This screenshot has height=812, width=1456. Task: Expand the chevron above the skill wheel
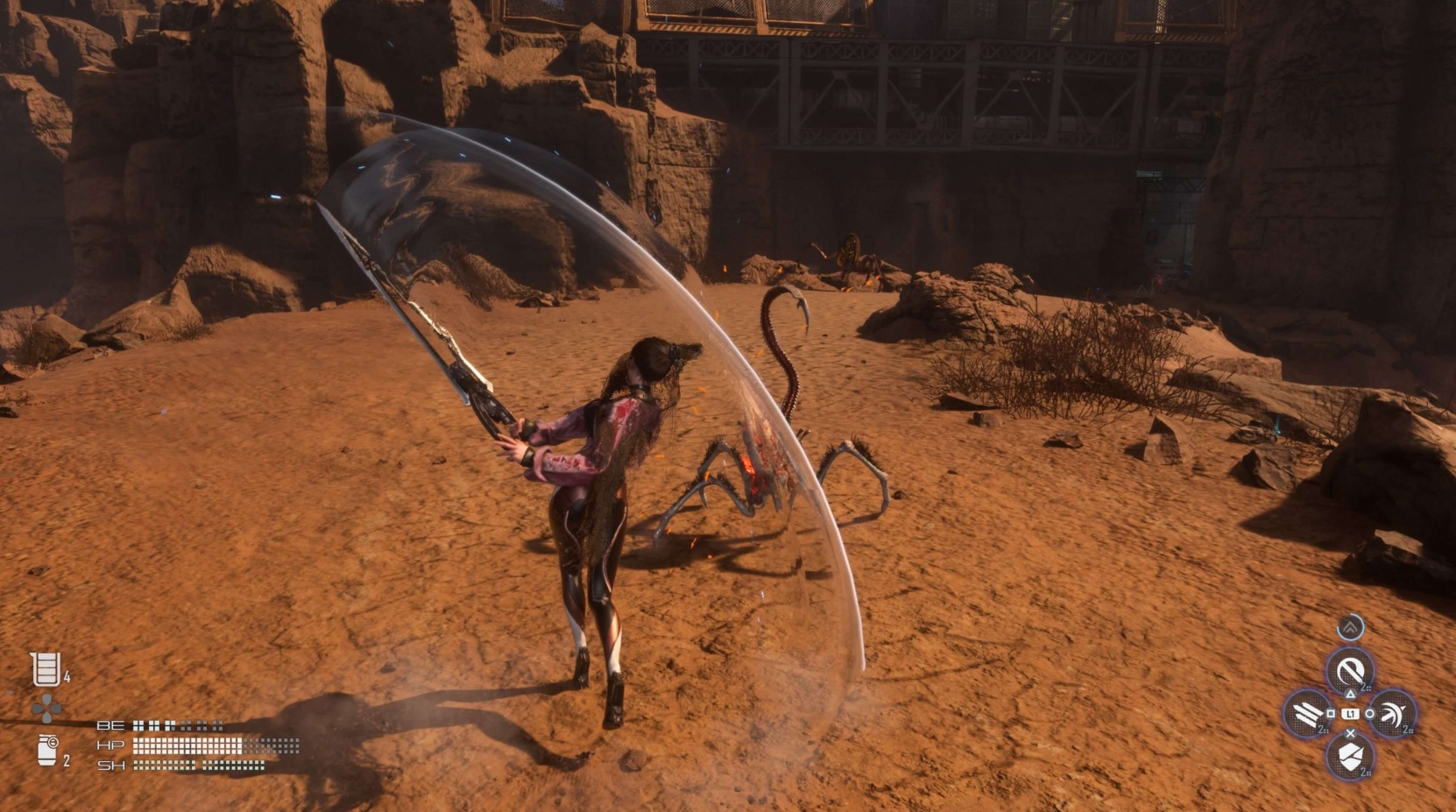(x=1350, y=627)
